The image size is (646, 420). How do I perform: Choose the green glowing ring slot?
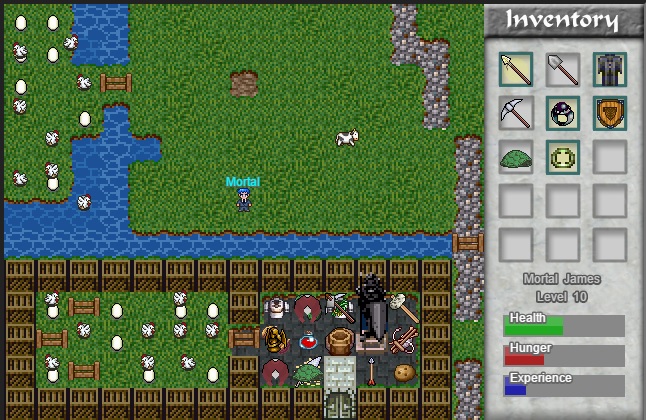click(x=563, y=157)
